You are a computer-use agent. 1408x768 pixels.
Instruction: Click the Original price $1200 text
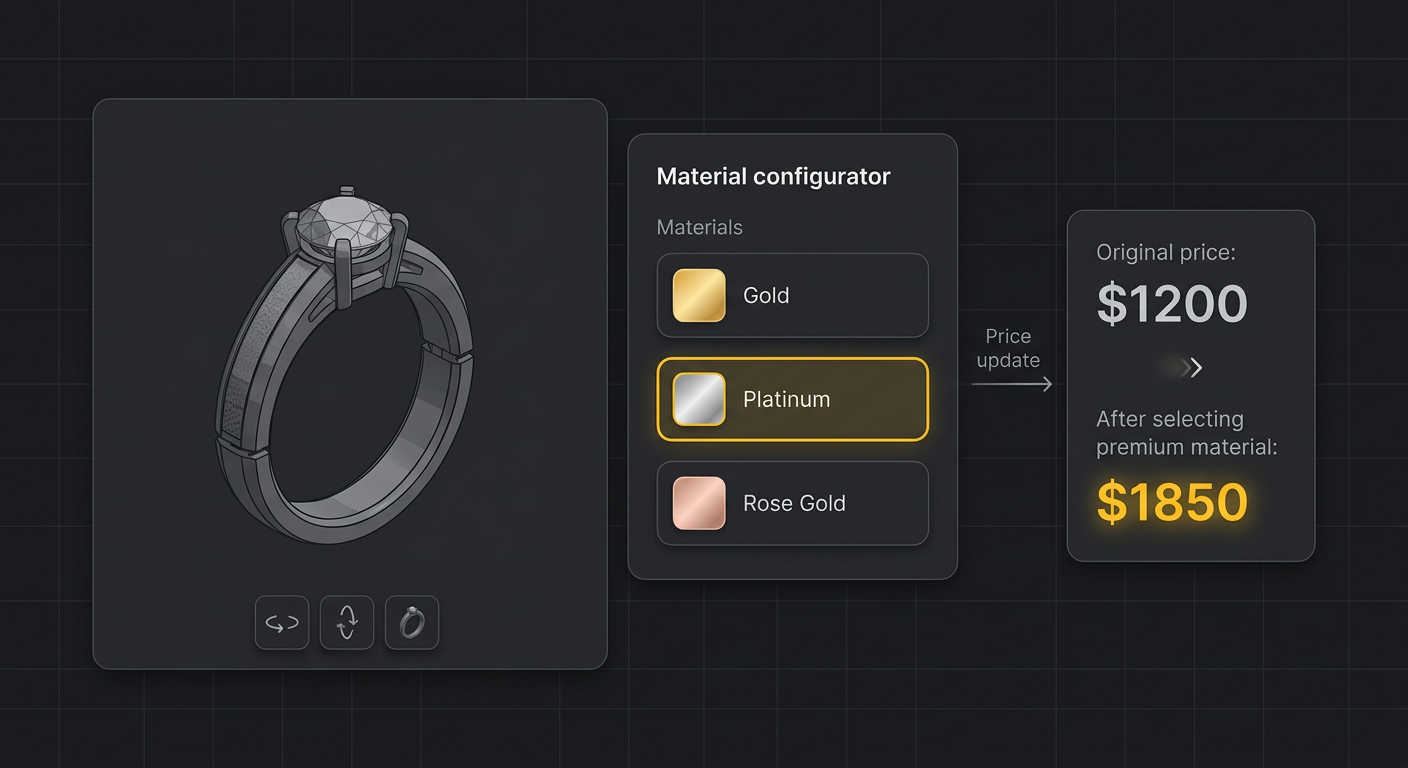tap(1171, 305)
